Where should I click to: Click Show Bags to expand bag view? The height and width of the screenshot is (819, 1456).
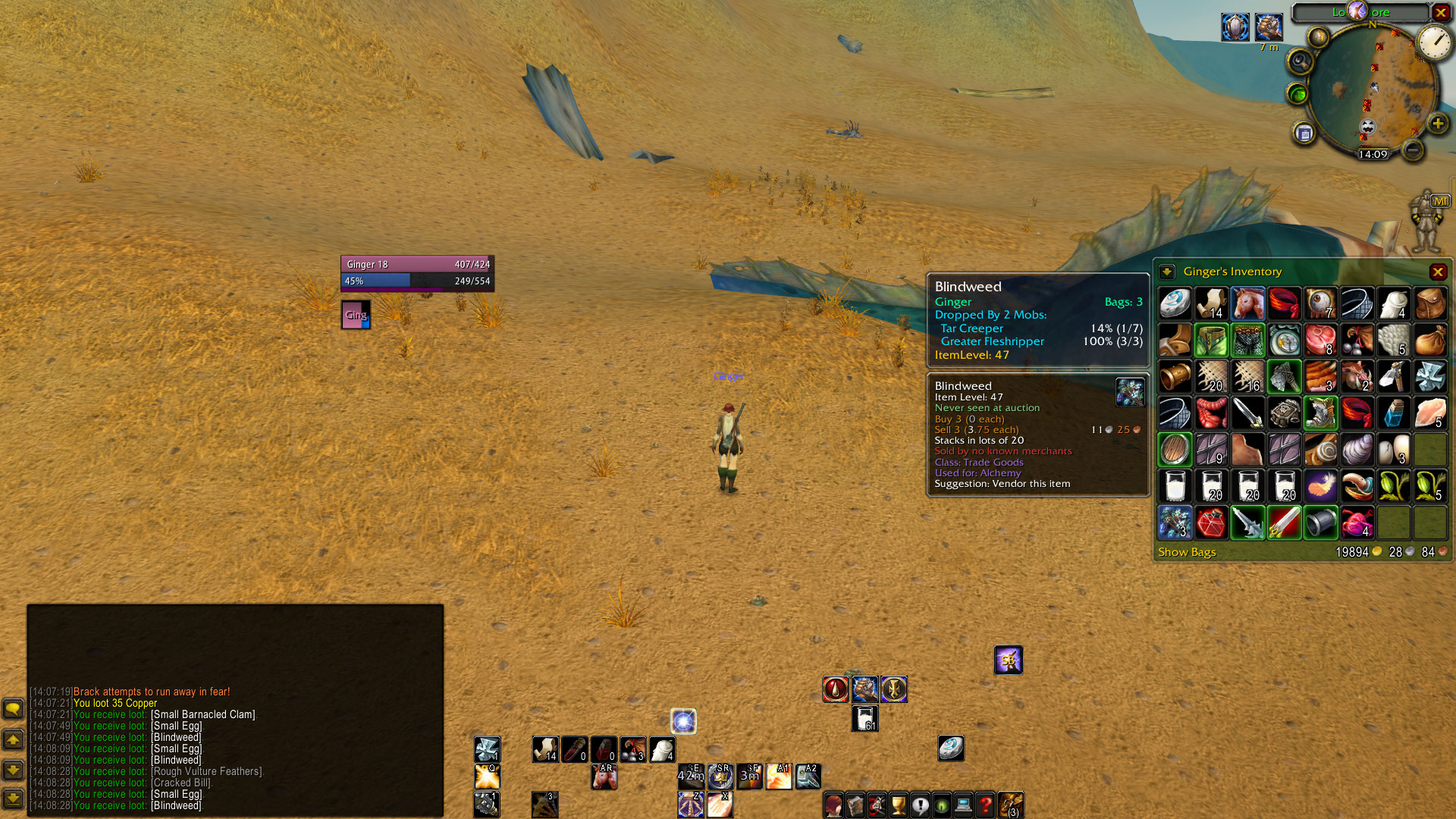click(x=1187, y=552)
